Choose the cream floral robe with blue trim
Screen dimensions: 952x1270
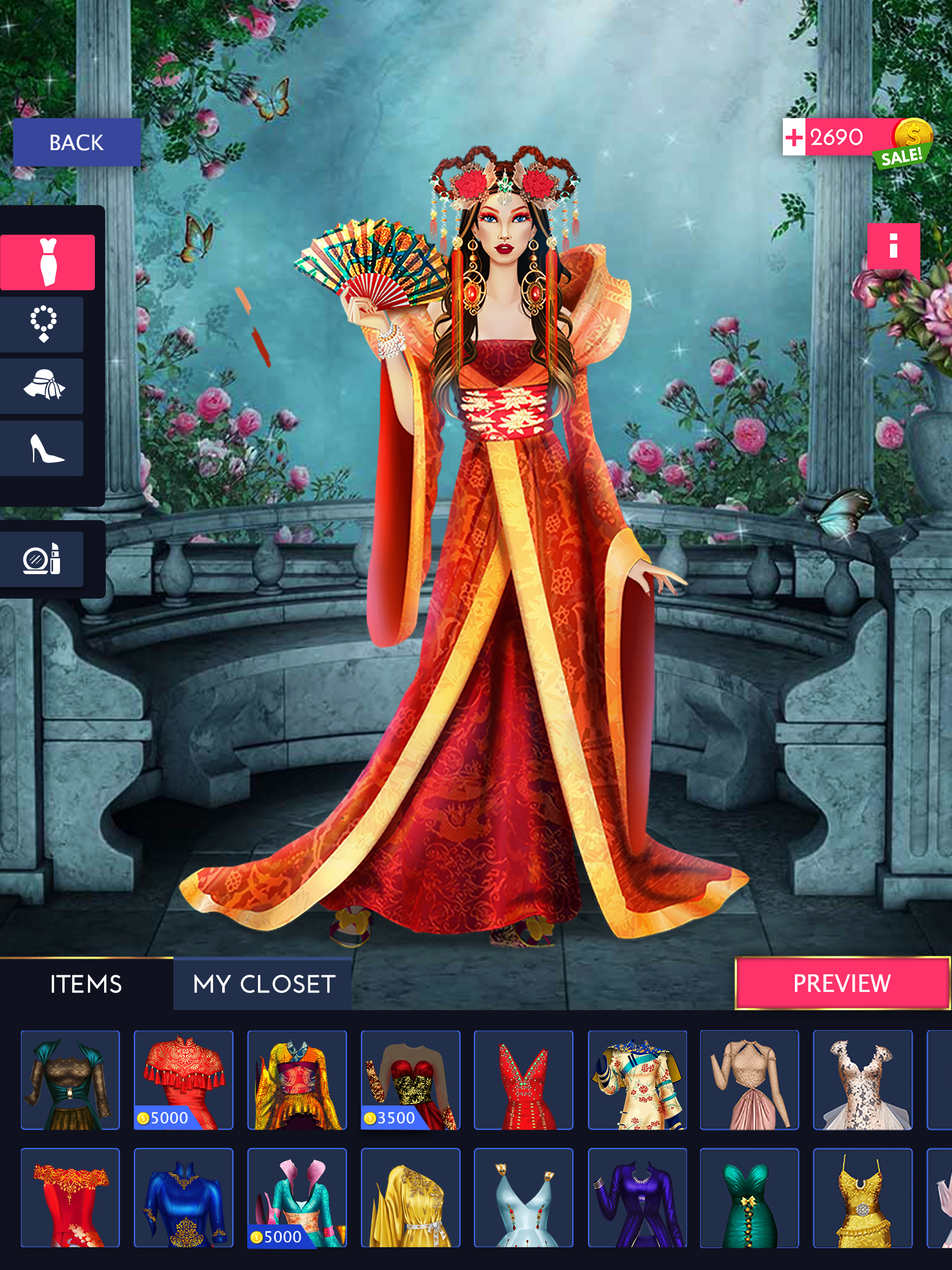[637, 1079]
